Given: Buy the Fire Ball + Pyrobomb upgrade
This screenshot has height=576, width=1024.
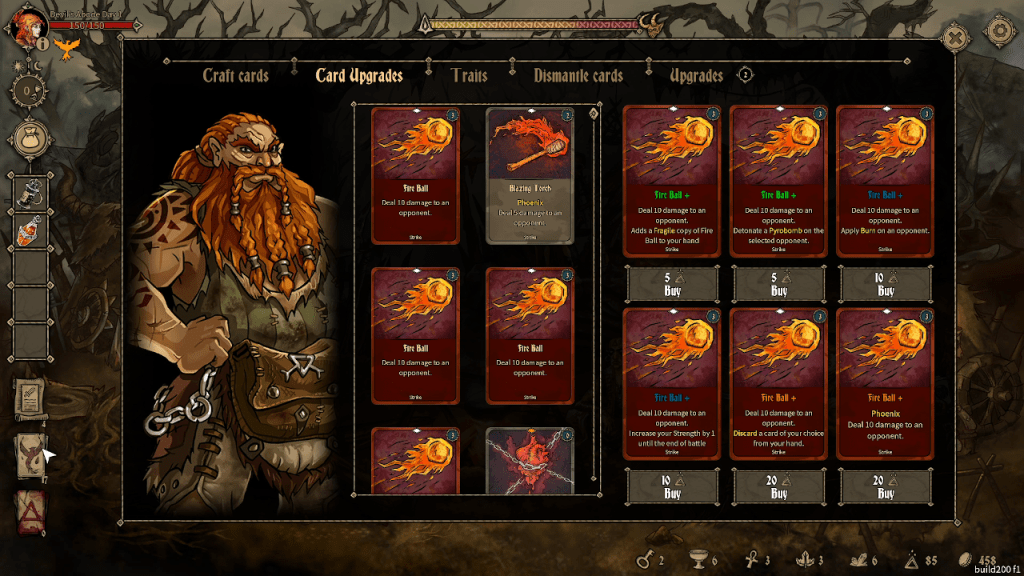Looking at the screenshot, I should pos(779,285).
